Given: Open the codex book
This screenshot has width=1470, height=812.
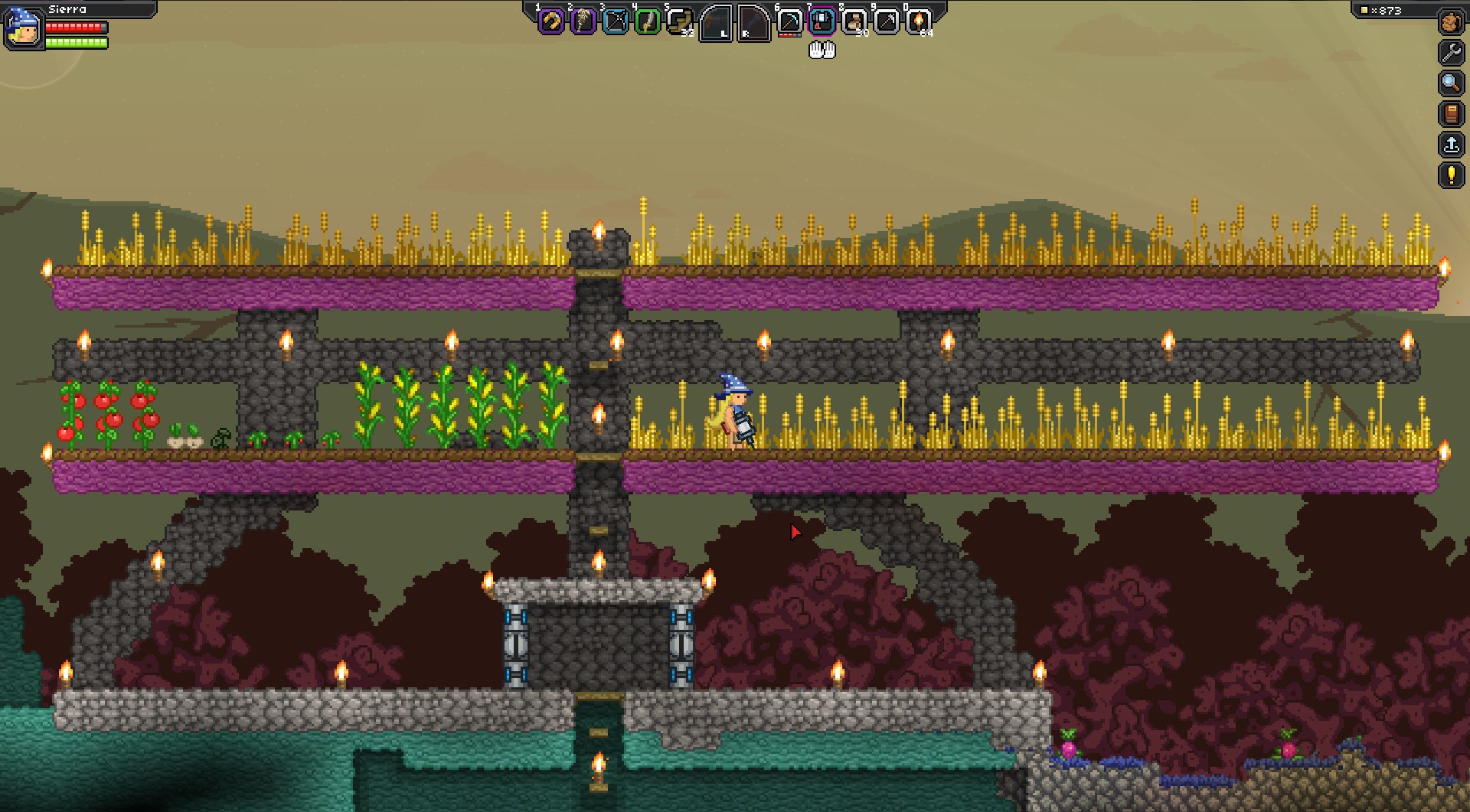Looking at the screenshot, I should pyautogui.click(x=1451, y=113).
